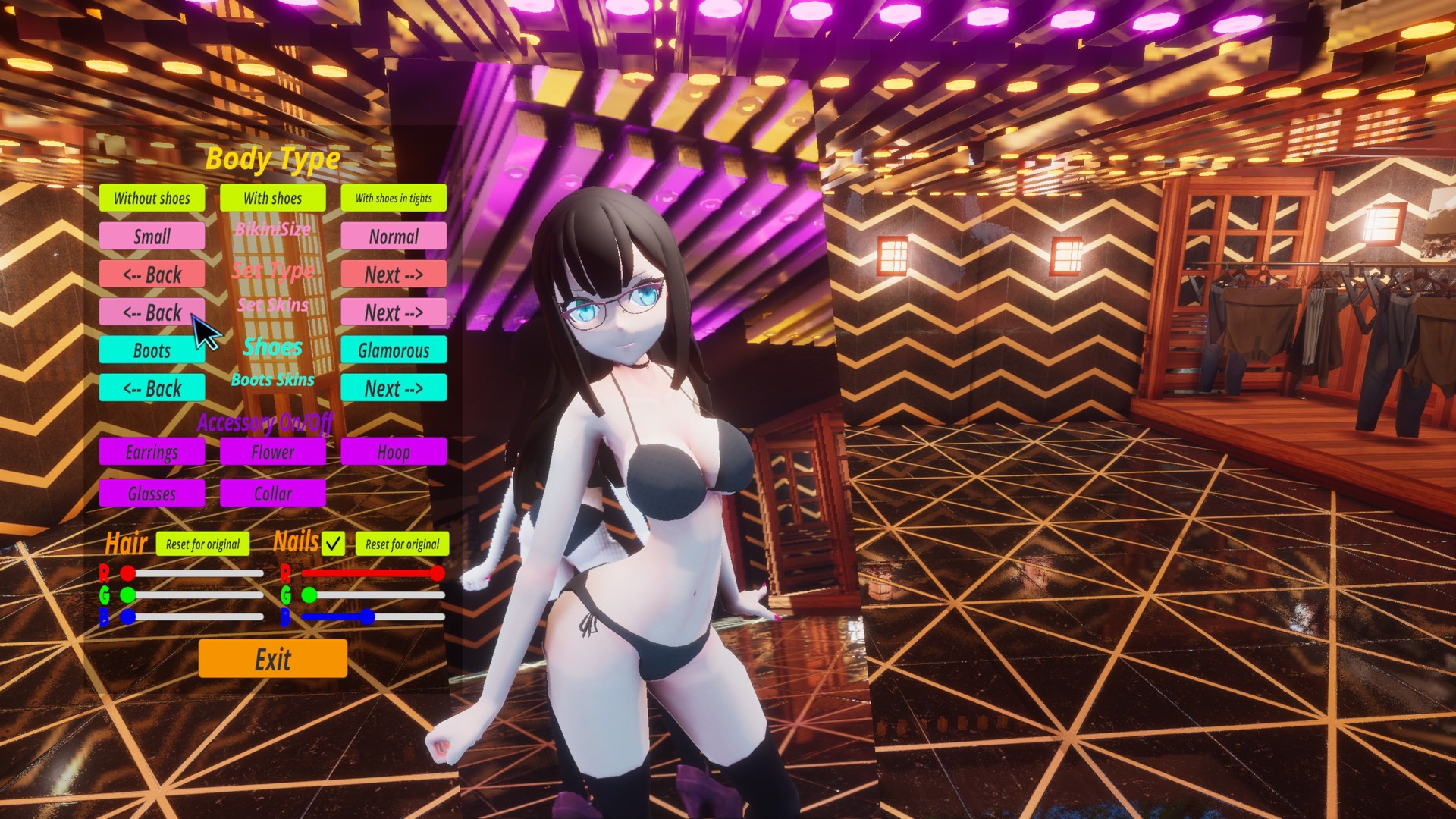
Task: Advance to the next Set Skin
Action: [394, 312]
